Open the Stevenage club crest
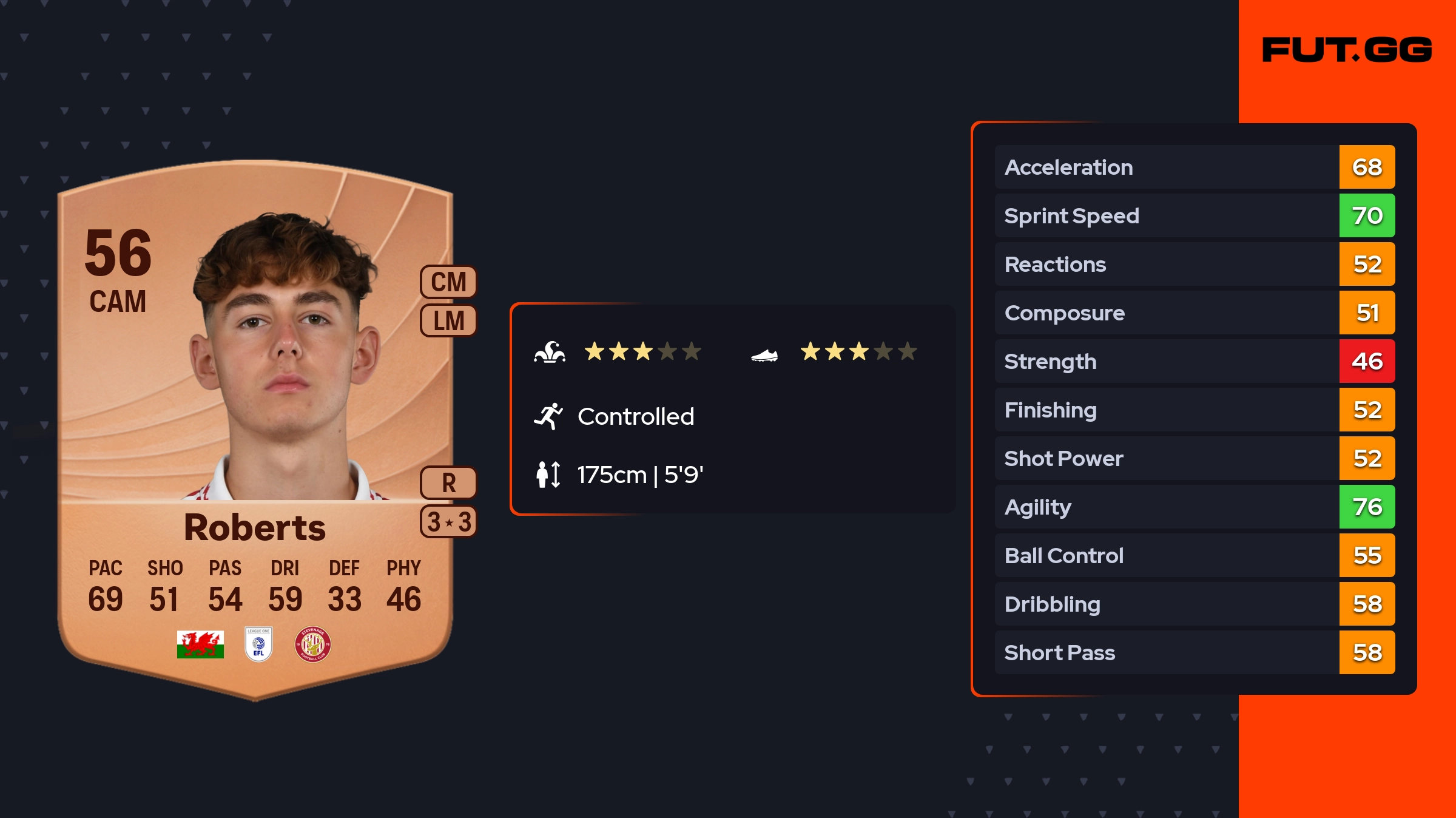Viewport: 1456px width, 818px height. [312, 644]
